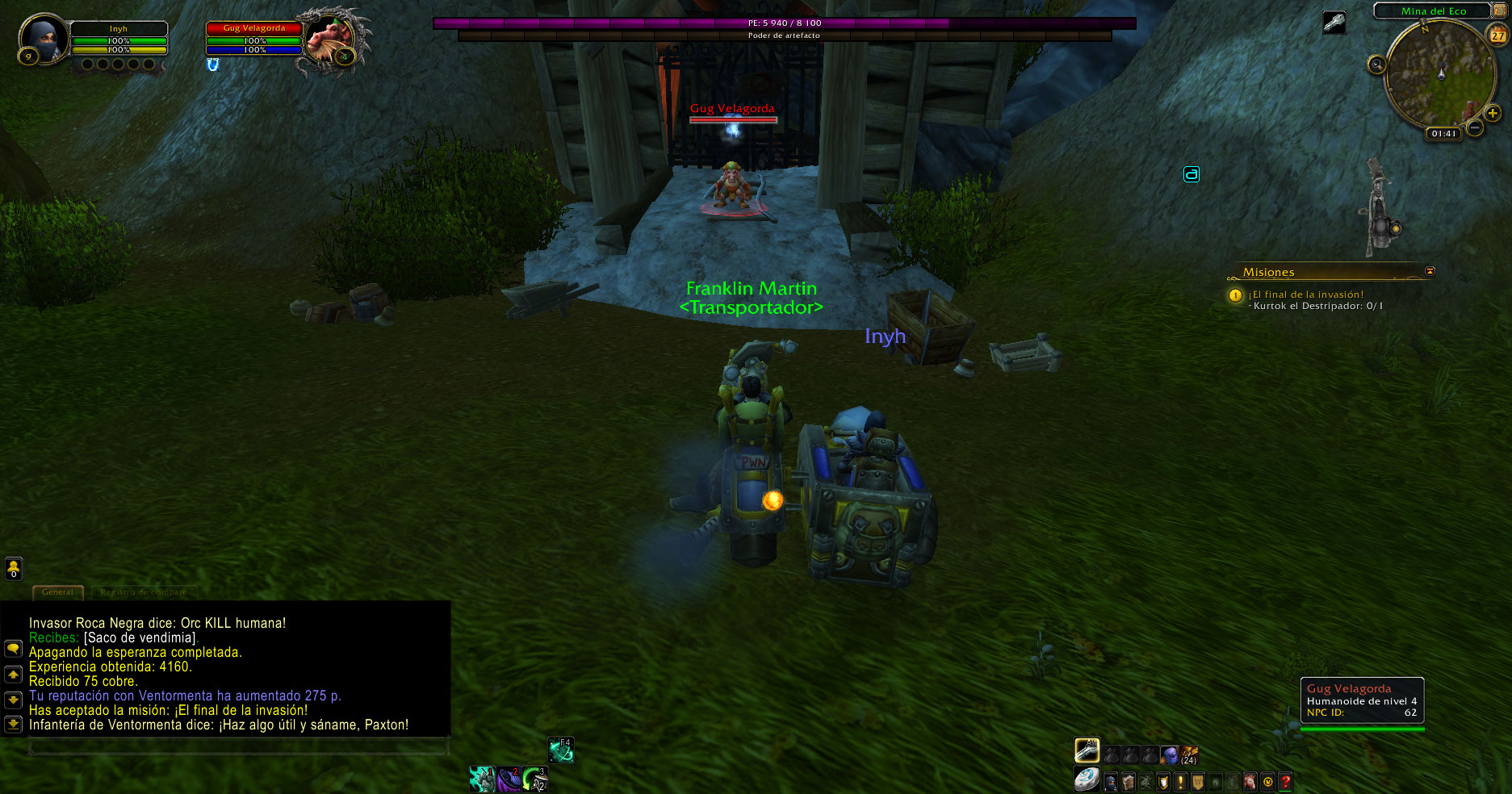Open the calendar showing day 27
This screenshot has height=794, width=1512.
pyautogui.click(x=1498, y=35)
